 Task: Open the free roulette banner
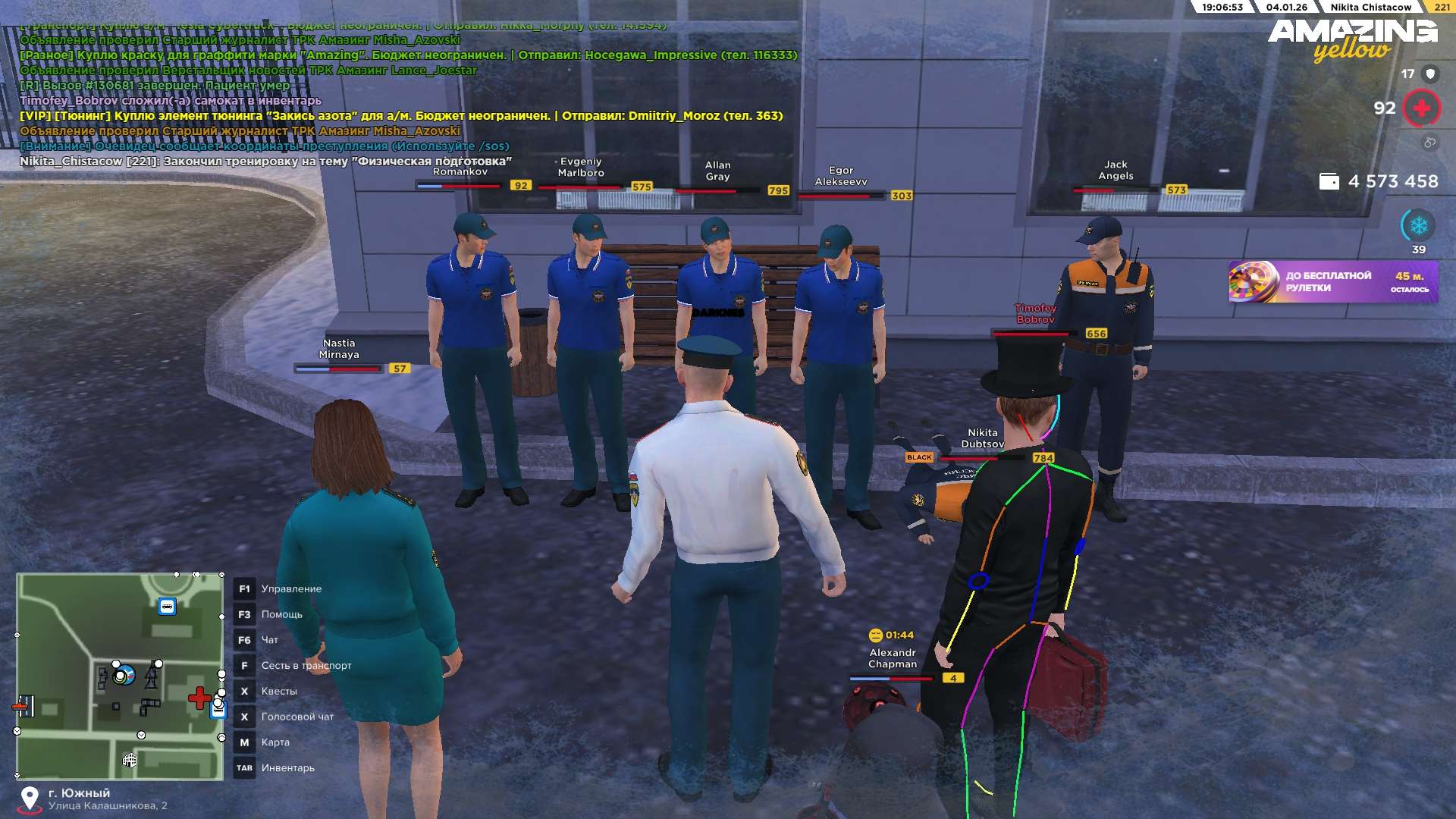coord(1332,282)
